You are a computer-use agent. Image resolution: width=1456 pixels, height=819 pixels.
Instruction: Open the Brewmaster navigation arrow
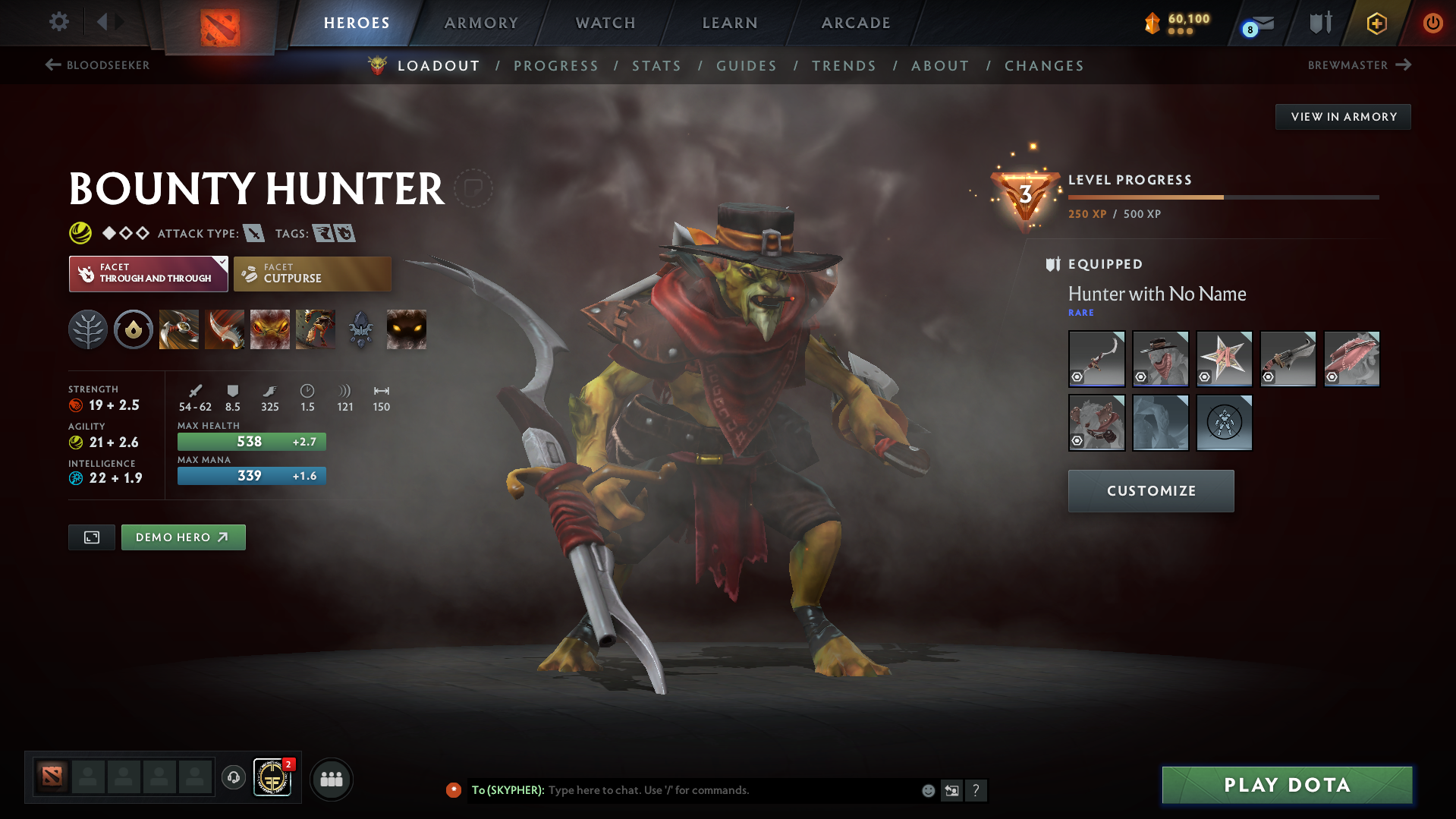(x=1402, y=65)
